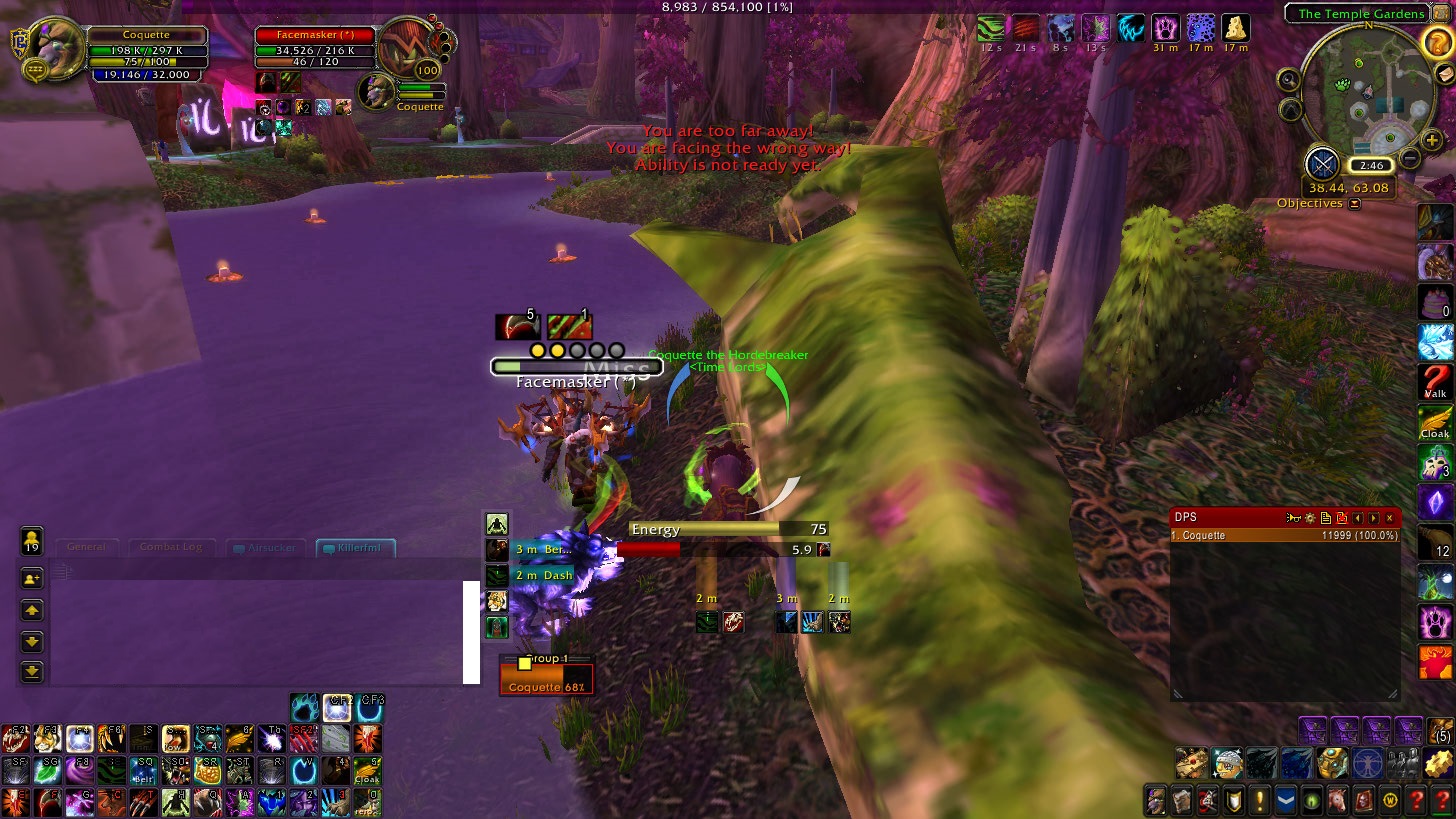Collapse the Objectives tracker arrow
Screen dimensions: 1456x819
1354,204
